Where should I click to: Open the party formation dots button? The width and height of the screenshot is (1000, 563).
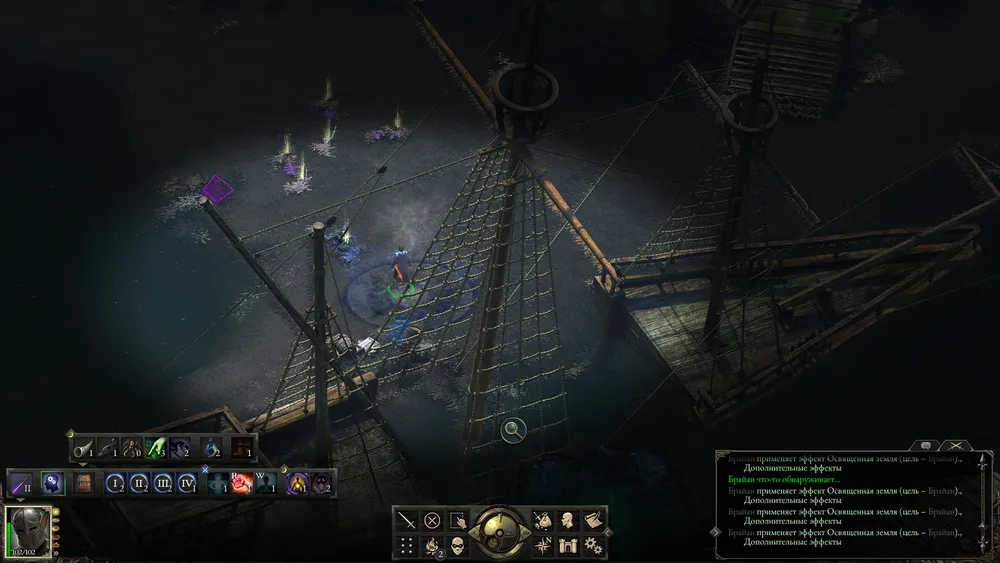[x=406, y=546]
